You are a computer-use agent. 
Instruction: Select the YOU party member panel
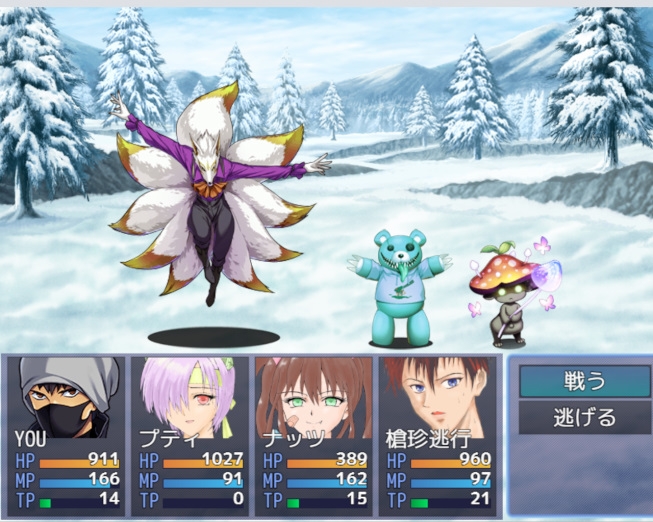click(68, 434)
